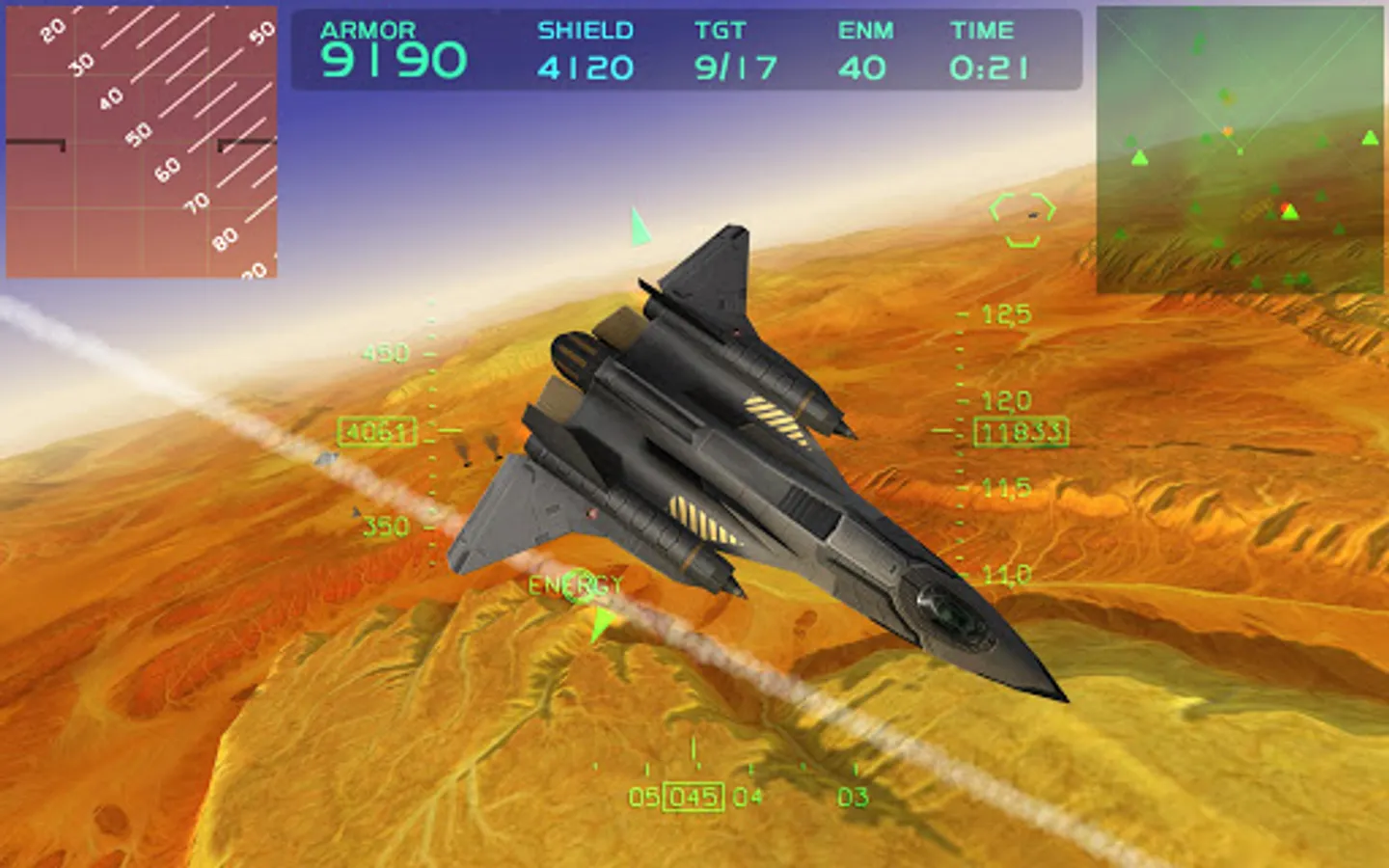This screenshot has width=1389, height=868.
Task: Click the ENERGY pickup marker
Action: tap(576, 584)
